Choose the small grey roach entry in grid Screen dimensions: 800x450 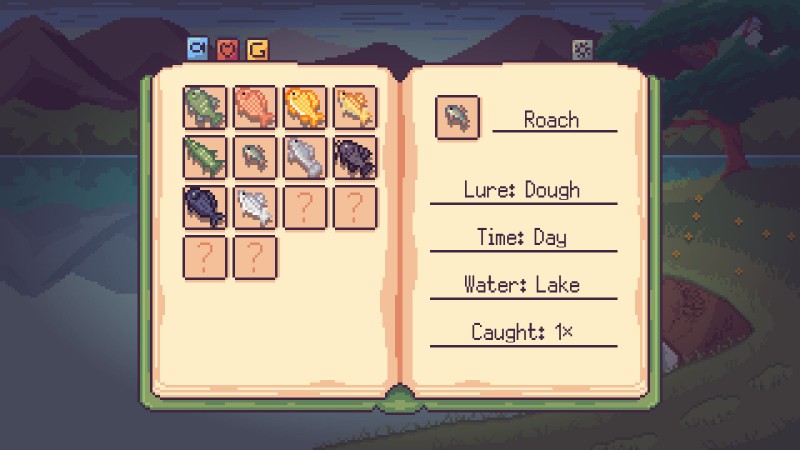pyautogui.click(x=255, y=157)
